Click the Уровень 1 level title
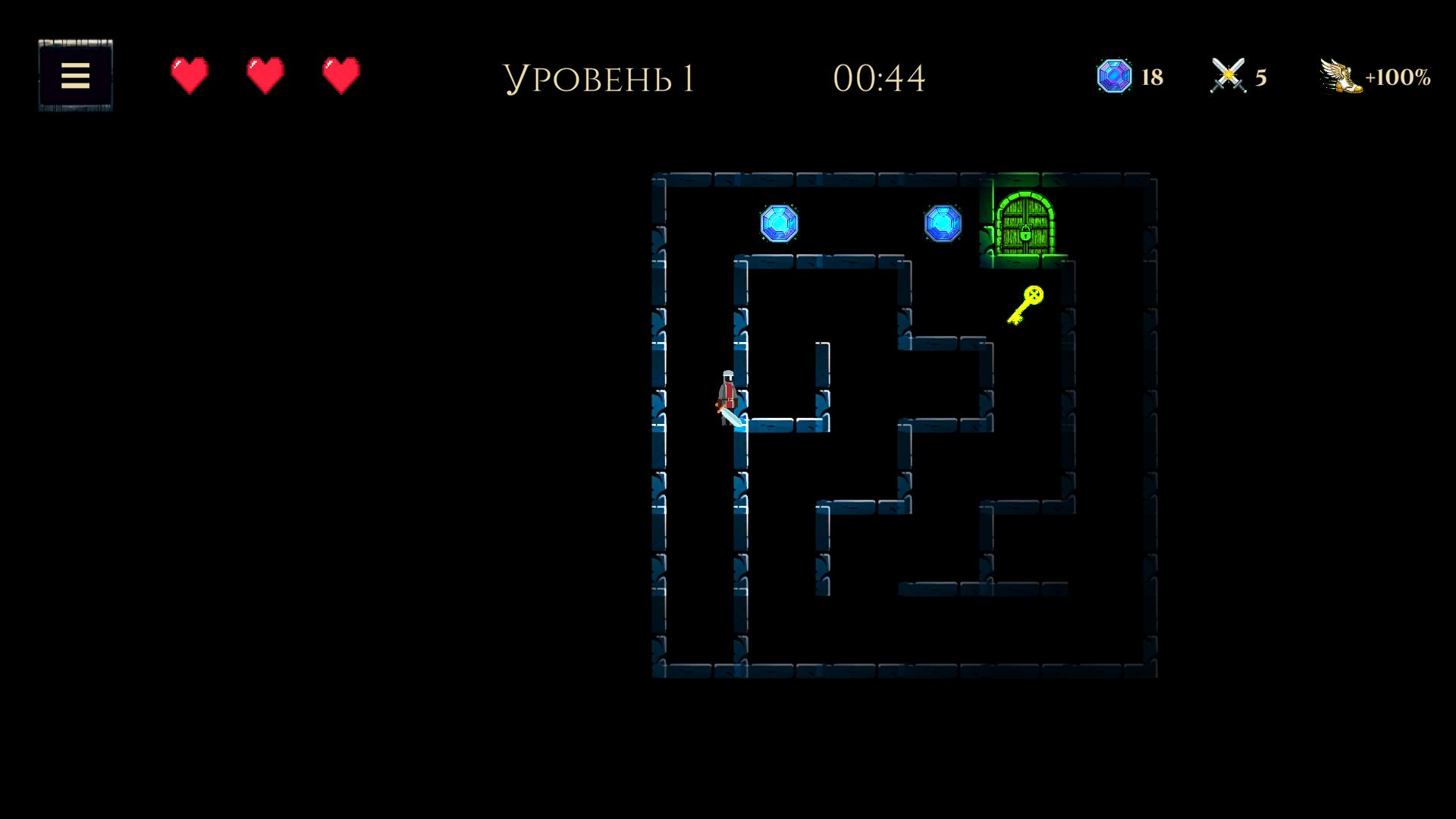The height and width of the screenshot is (819, 1456). (x=601, y=77)
